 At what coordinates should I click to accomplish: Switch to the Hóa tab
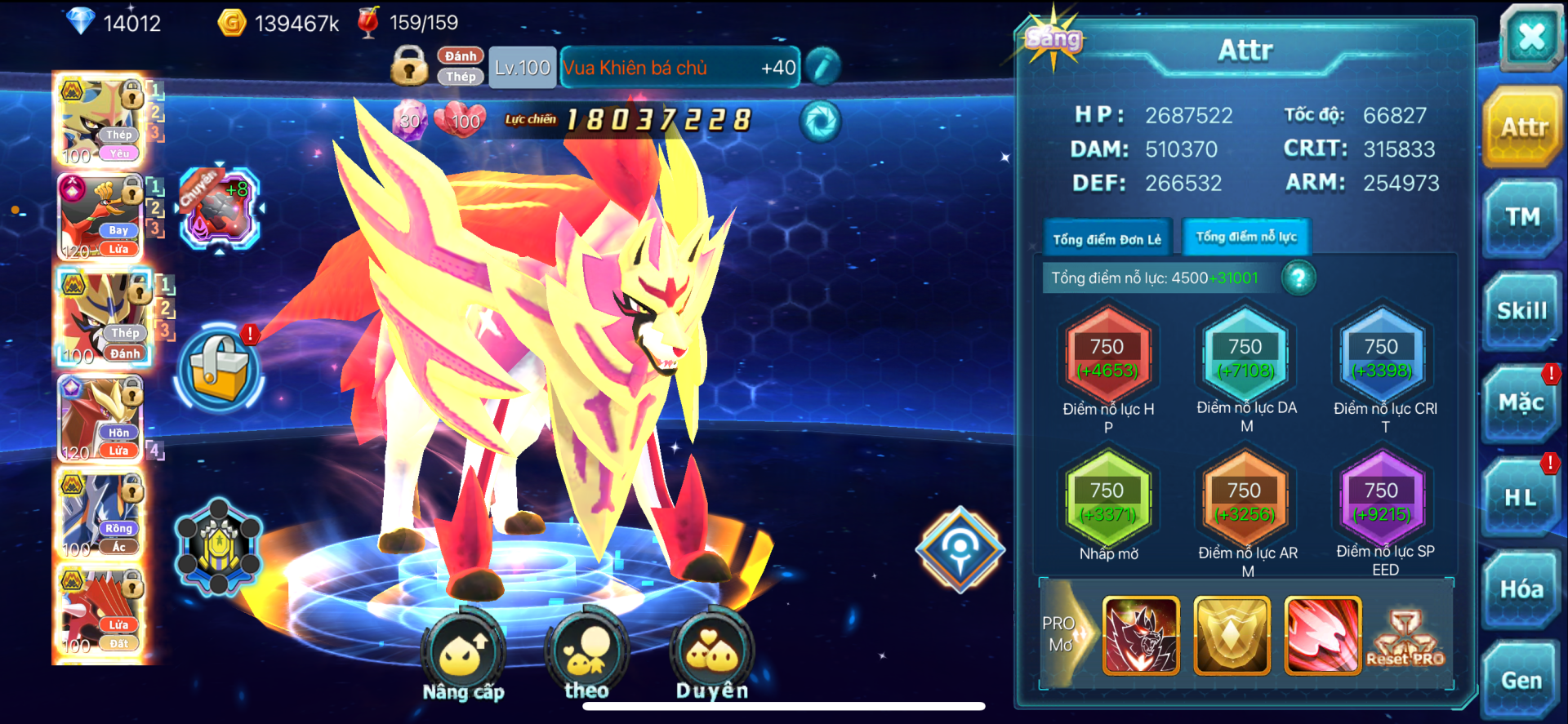tap(1521, 589)
